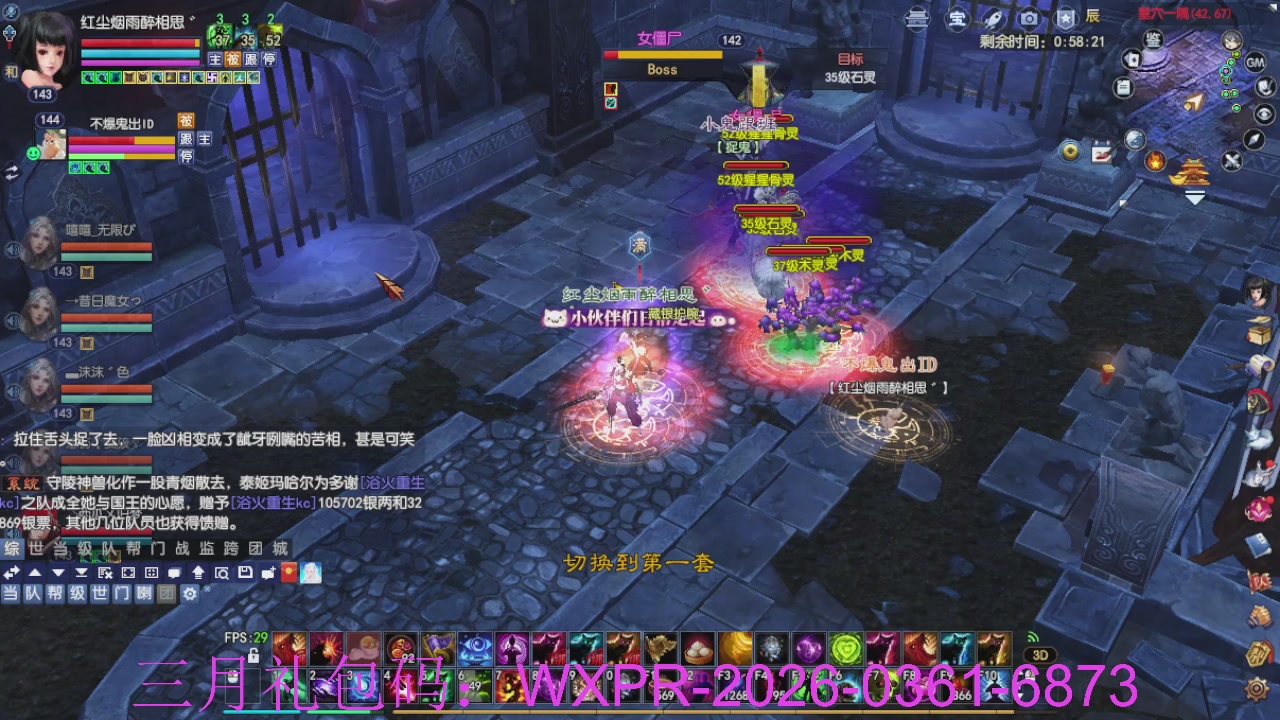Switch to the 综 comprehensive chat tab
Image resolution: width=1280 pixels, height=720 pixels.
12,549
